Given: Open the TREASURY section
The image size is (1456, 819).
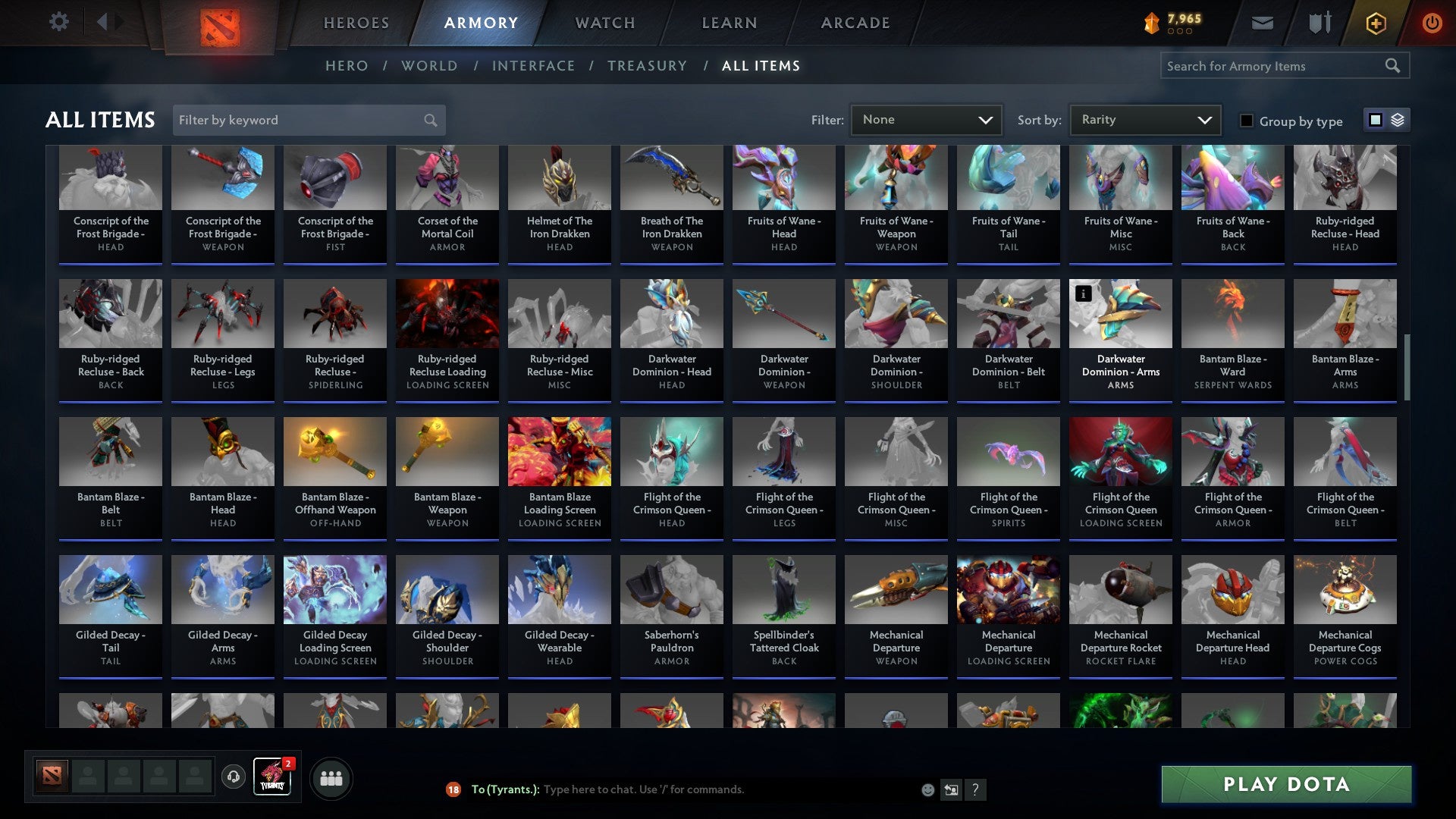Looking at the screenshot, I should (647, 65).
